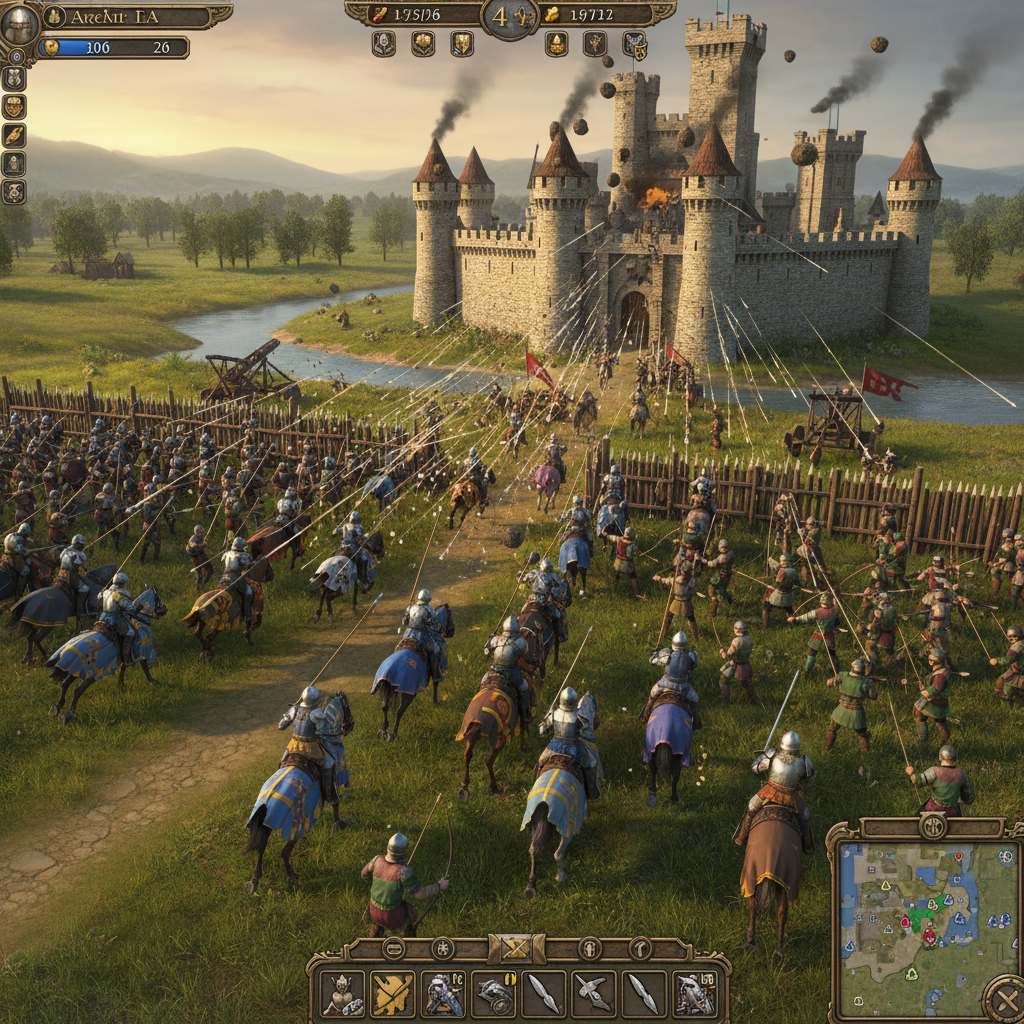Click the knight commander portrait
The width and height of the screenshot is (1024, 1024).
[x=18, y=24]
